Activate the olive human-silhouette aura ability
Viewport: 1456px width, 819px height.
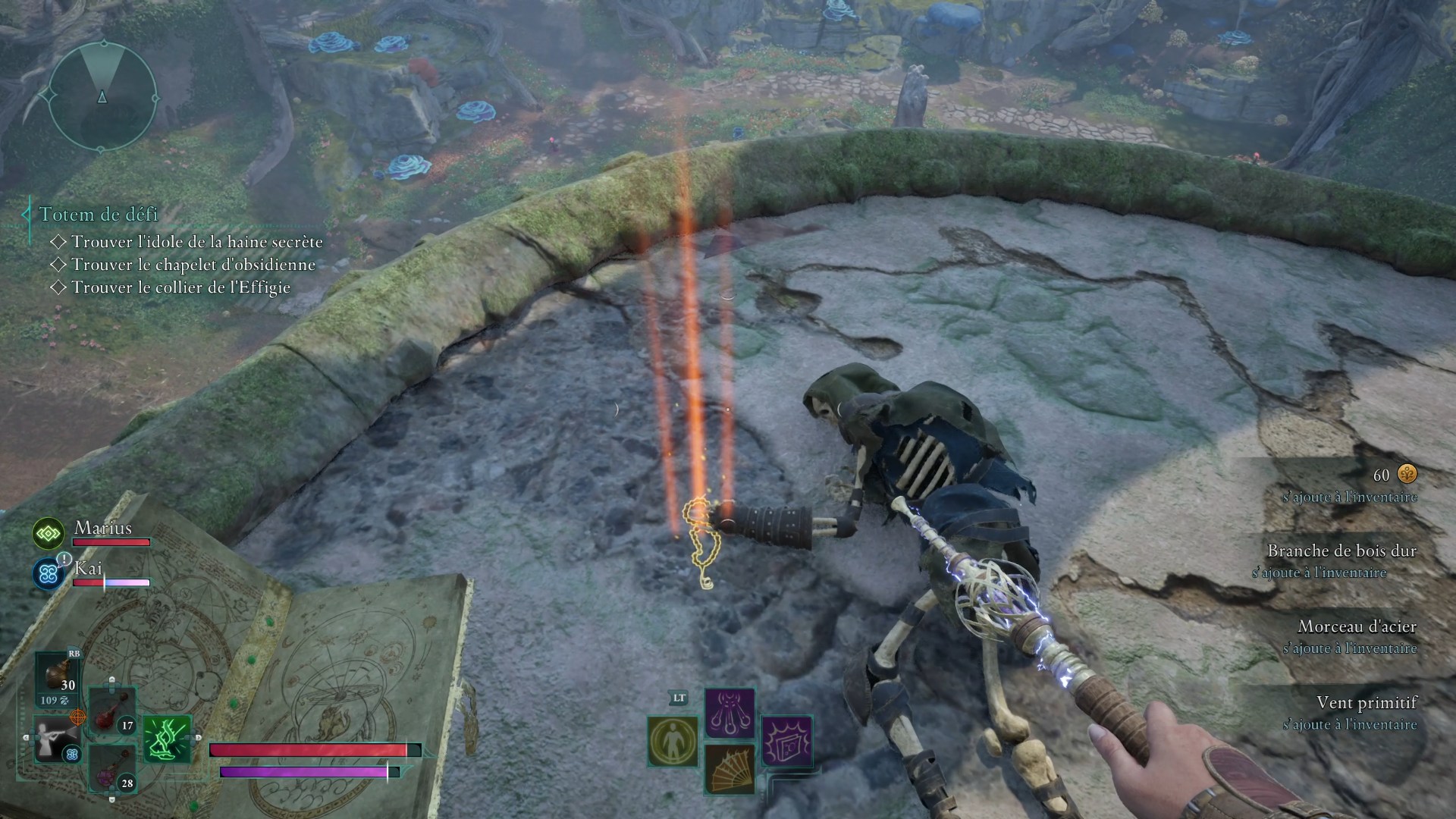(673, 741)
